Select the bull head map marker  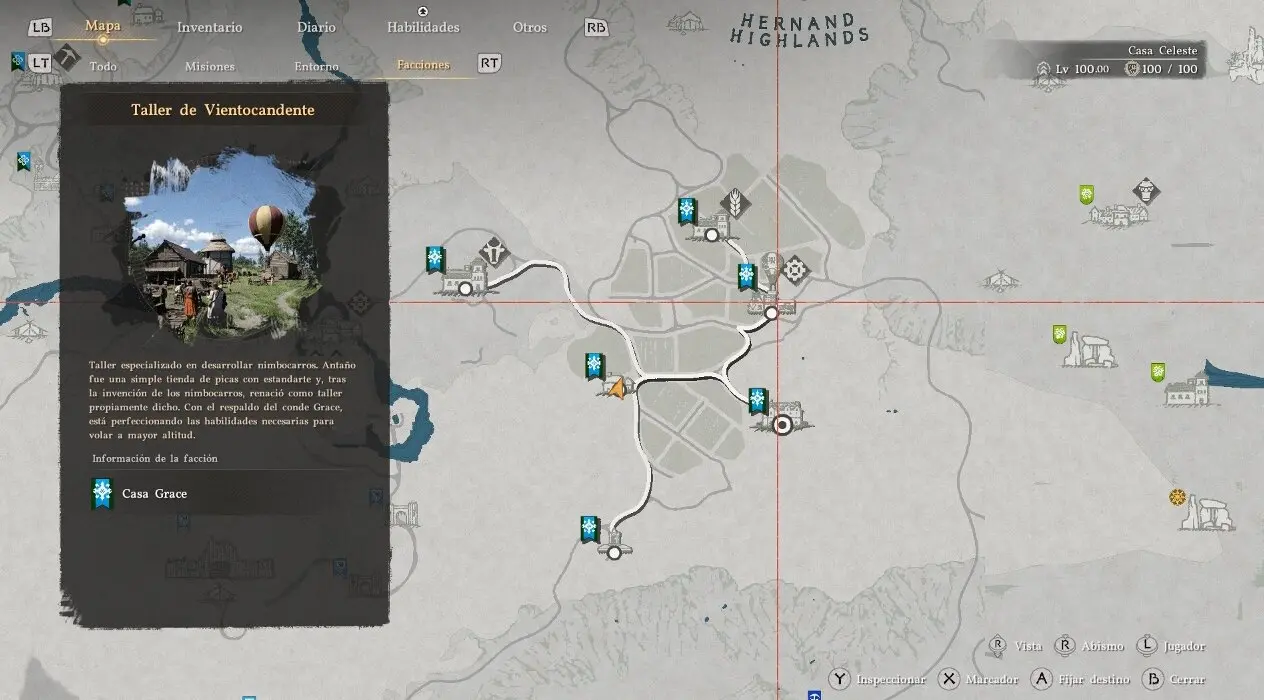(x=495, y=250)
